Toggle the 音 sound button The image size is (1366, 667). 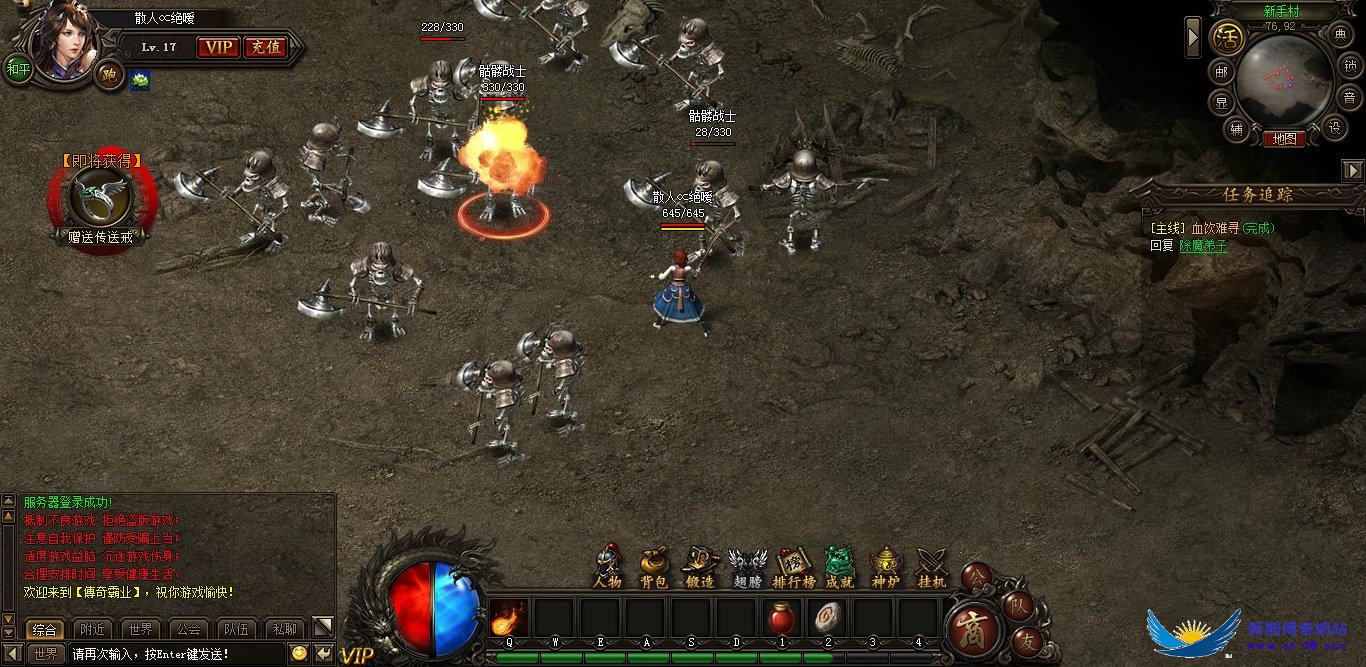coord(1349,98)
